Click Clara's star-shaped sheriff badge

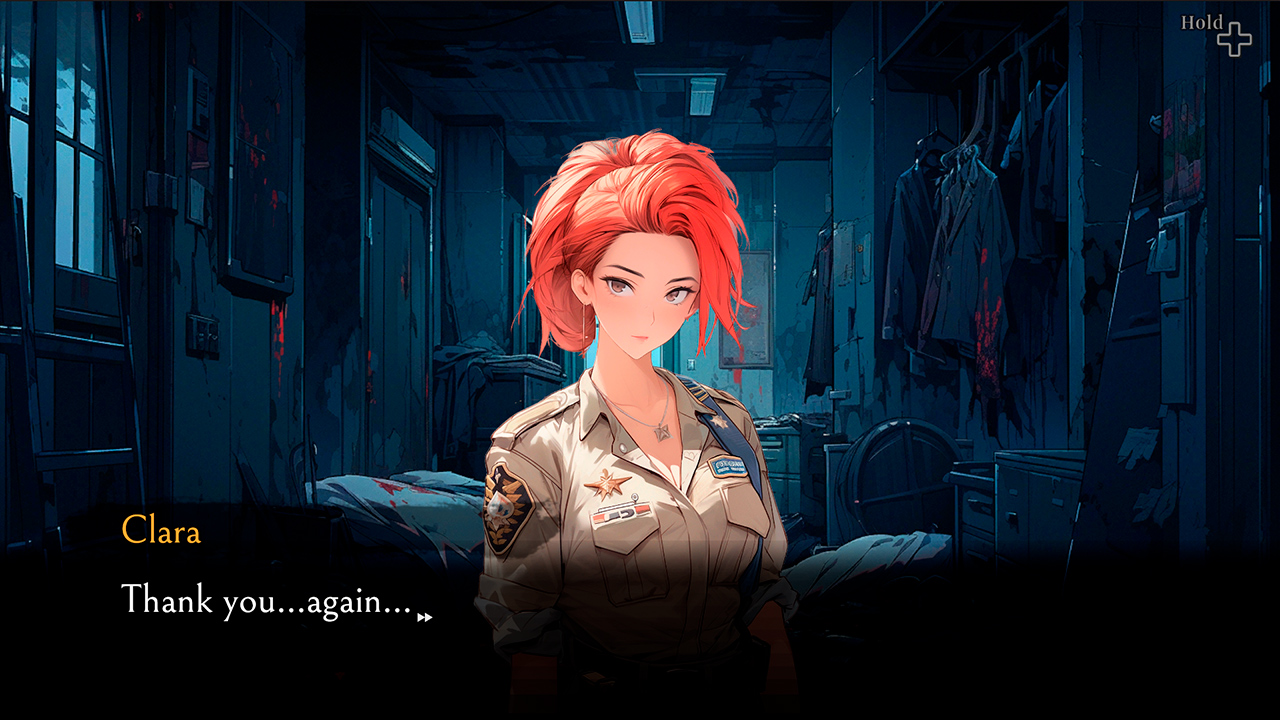pos(606,483)
